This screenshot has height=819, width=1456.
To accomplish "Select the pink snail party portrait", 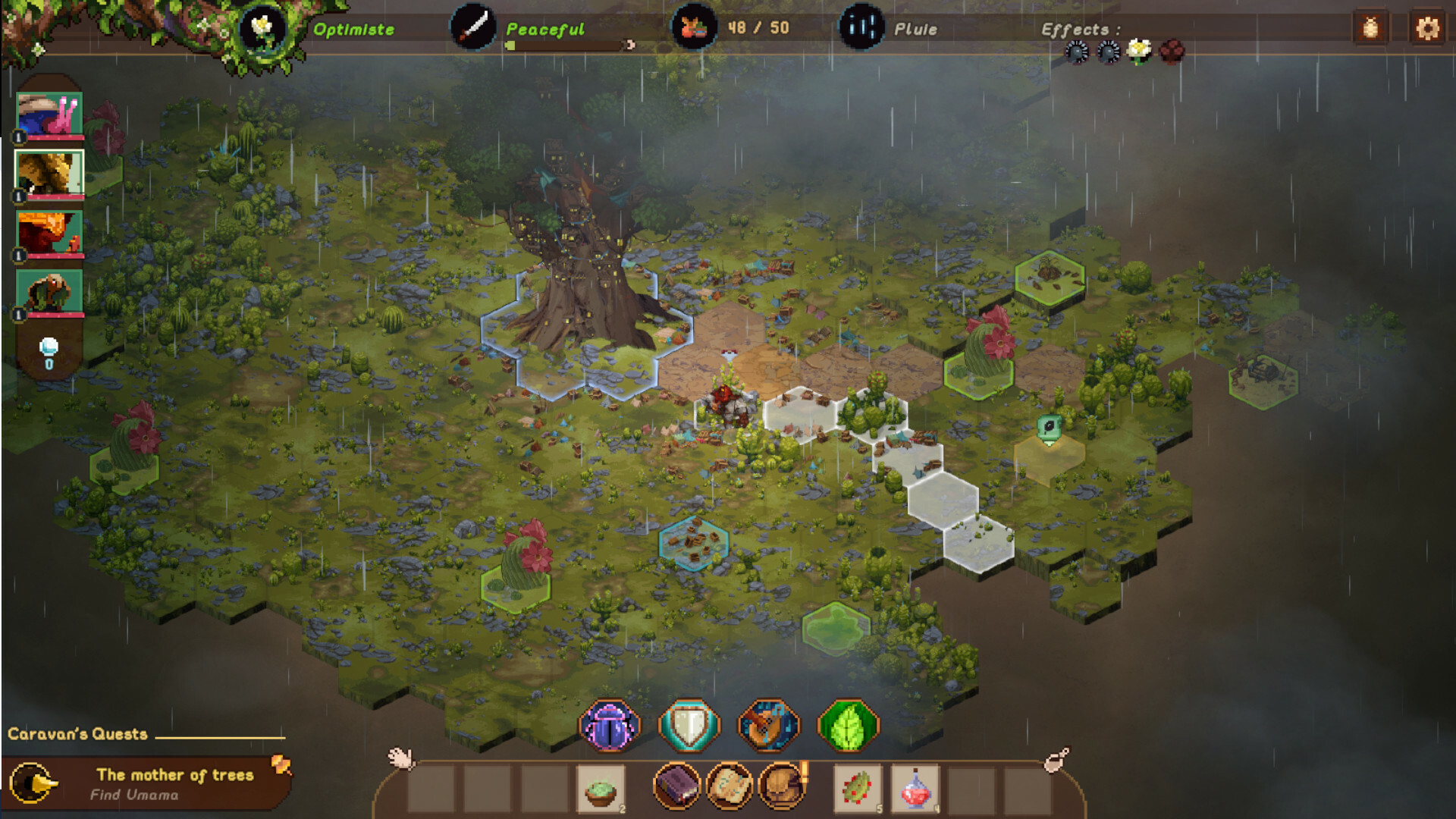I will [x=49, y=115].
